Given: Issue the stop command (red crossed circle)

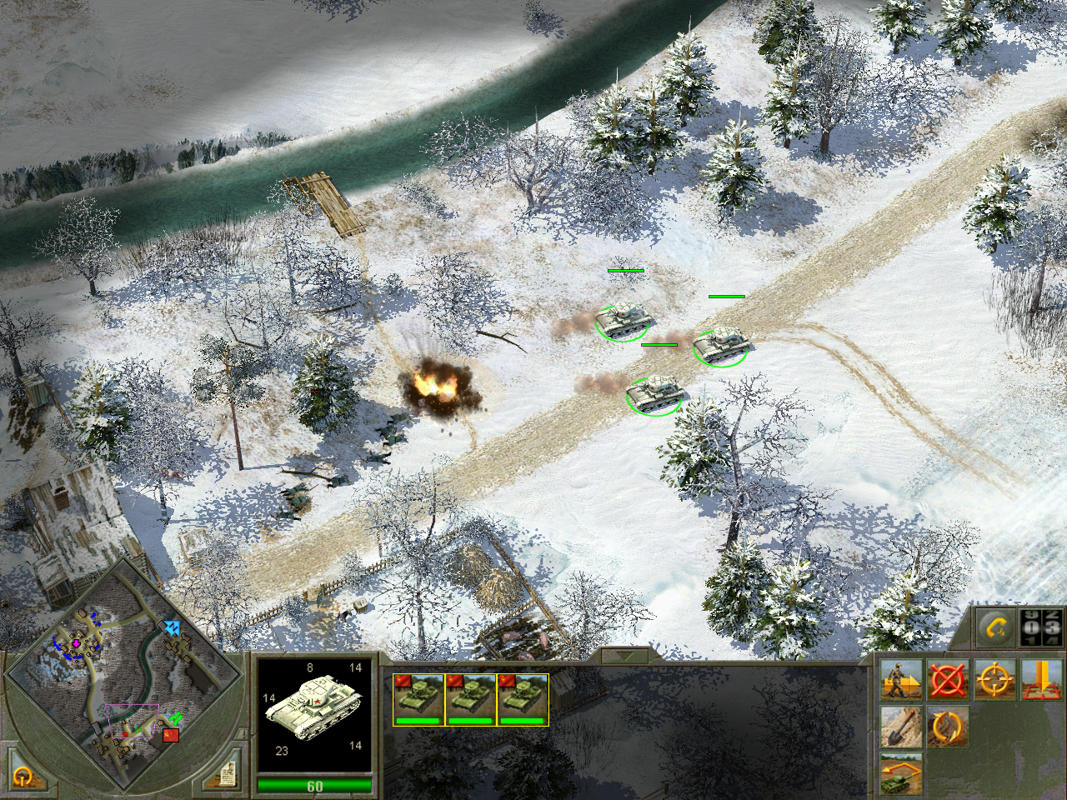Looking at the screenshot, I should click(x=948, y=680).
